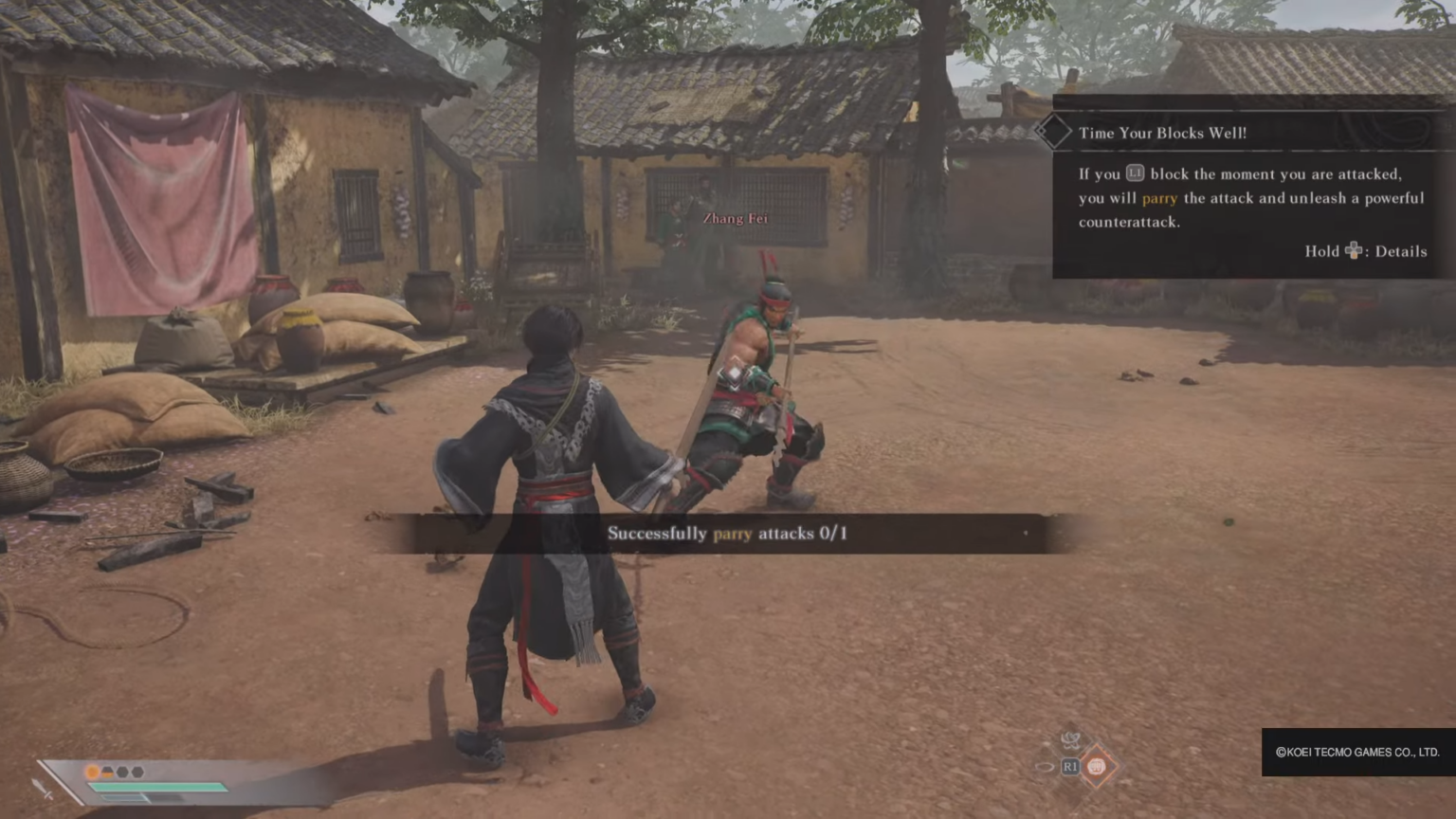
Task: Select the diamond marker beside Time Your Blocks Well
Action: pos(1054,132)
